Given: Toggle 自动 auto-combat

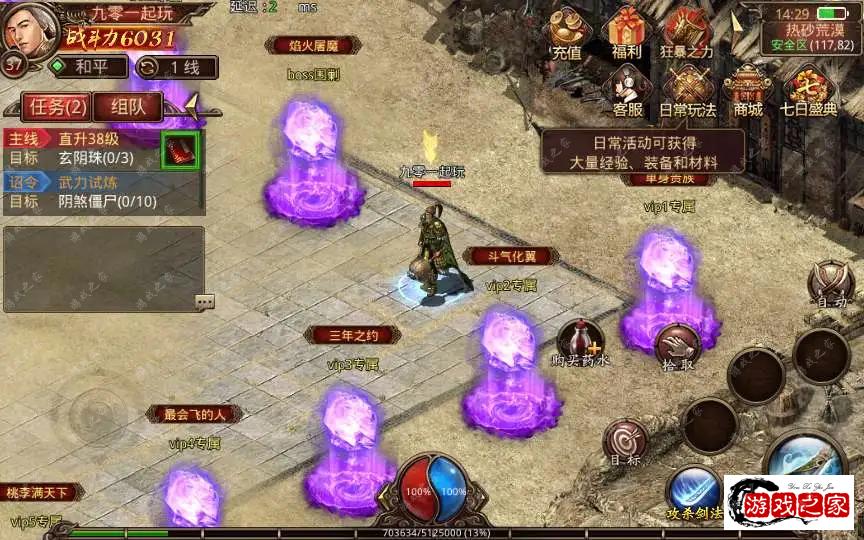Looking at the screenshot, I should 831,283.
